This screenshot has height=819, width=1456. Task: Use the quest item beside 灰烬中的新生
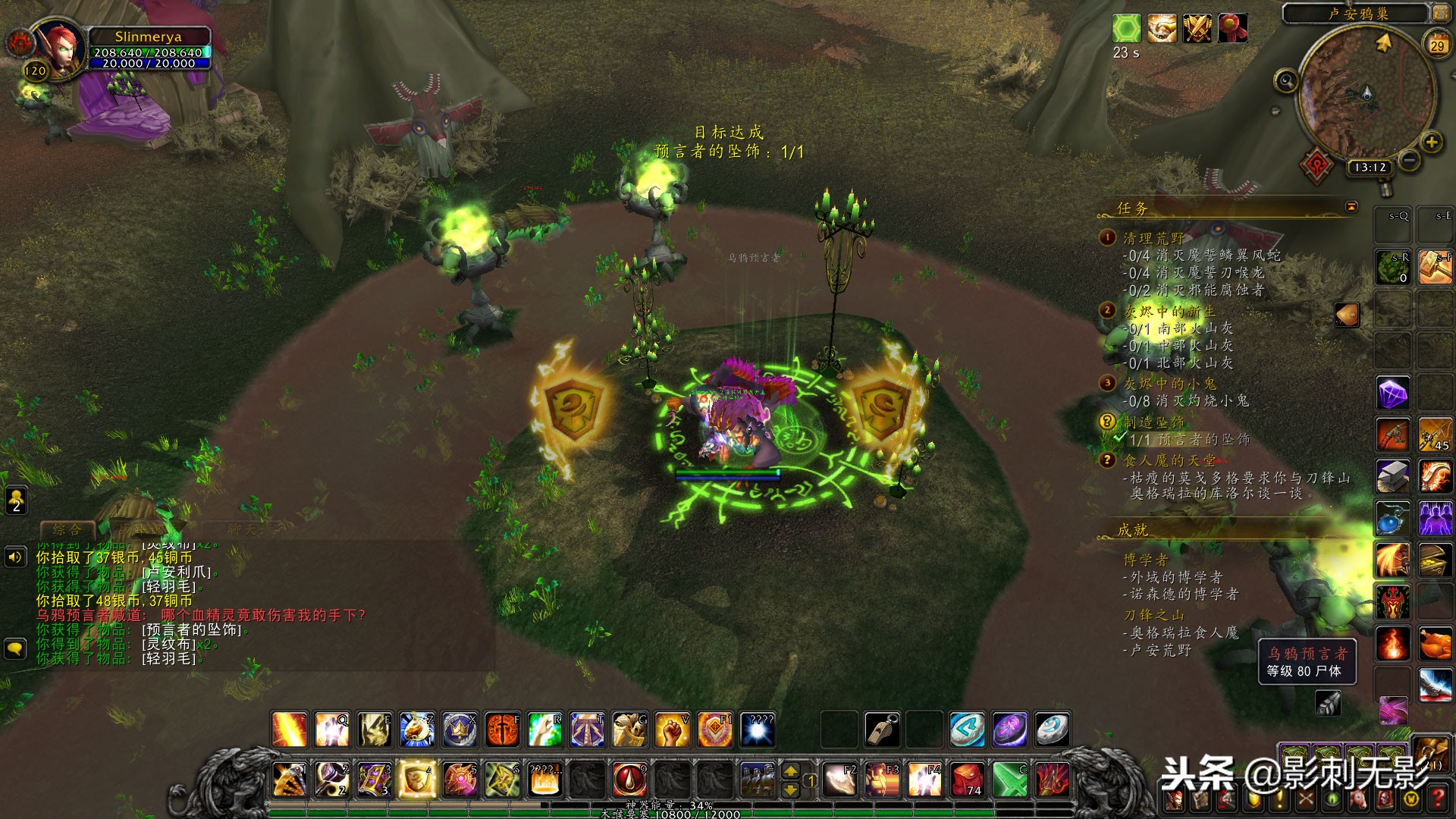point(1347,314)
